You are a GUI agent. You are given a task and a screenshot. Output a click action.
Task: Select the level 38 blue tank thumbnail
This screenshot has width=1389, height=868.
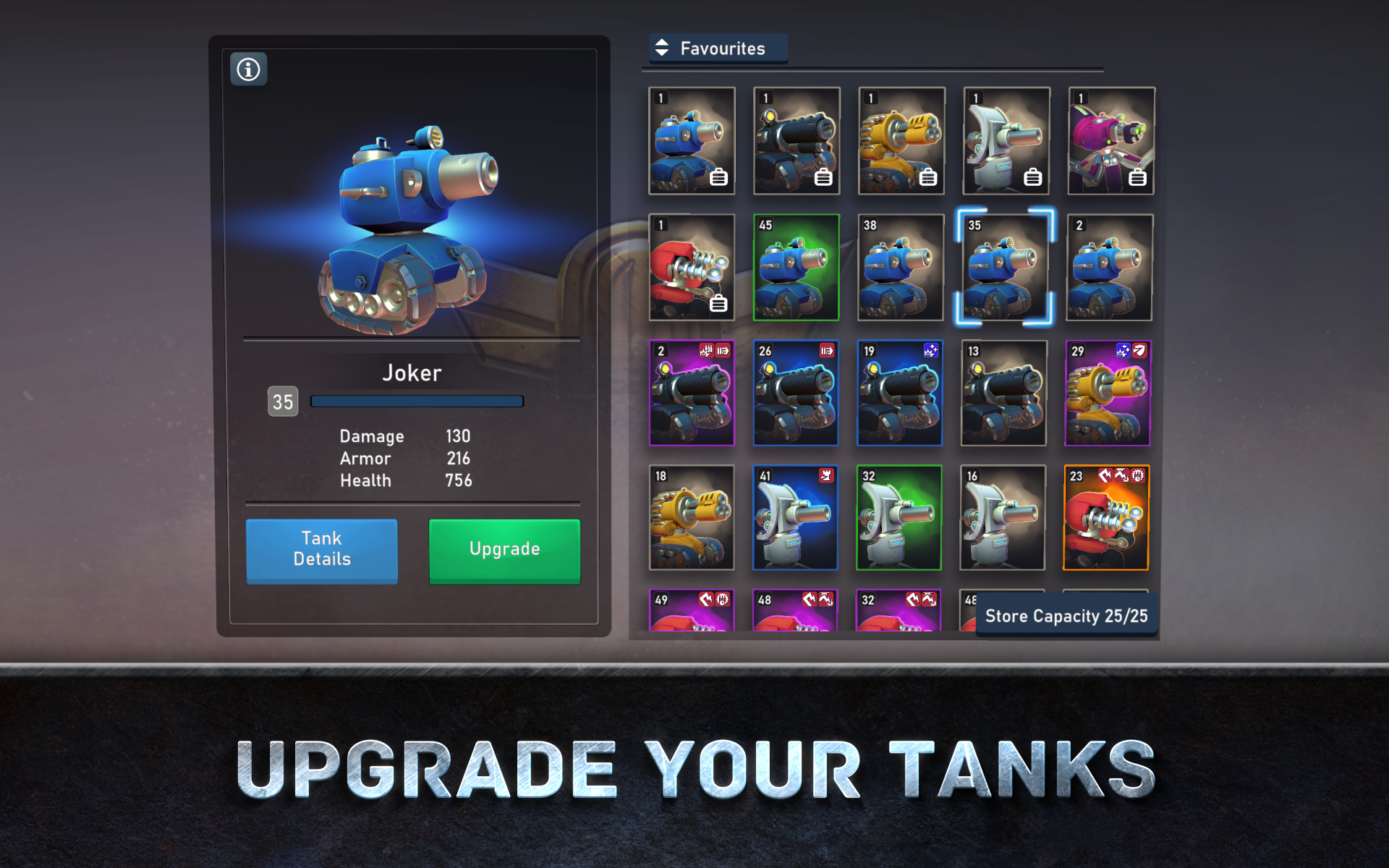(900, 268)
